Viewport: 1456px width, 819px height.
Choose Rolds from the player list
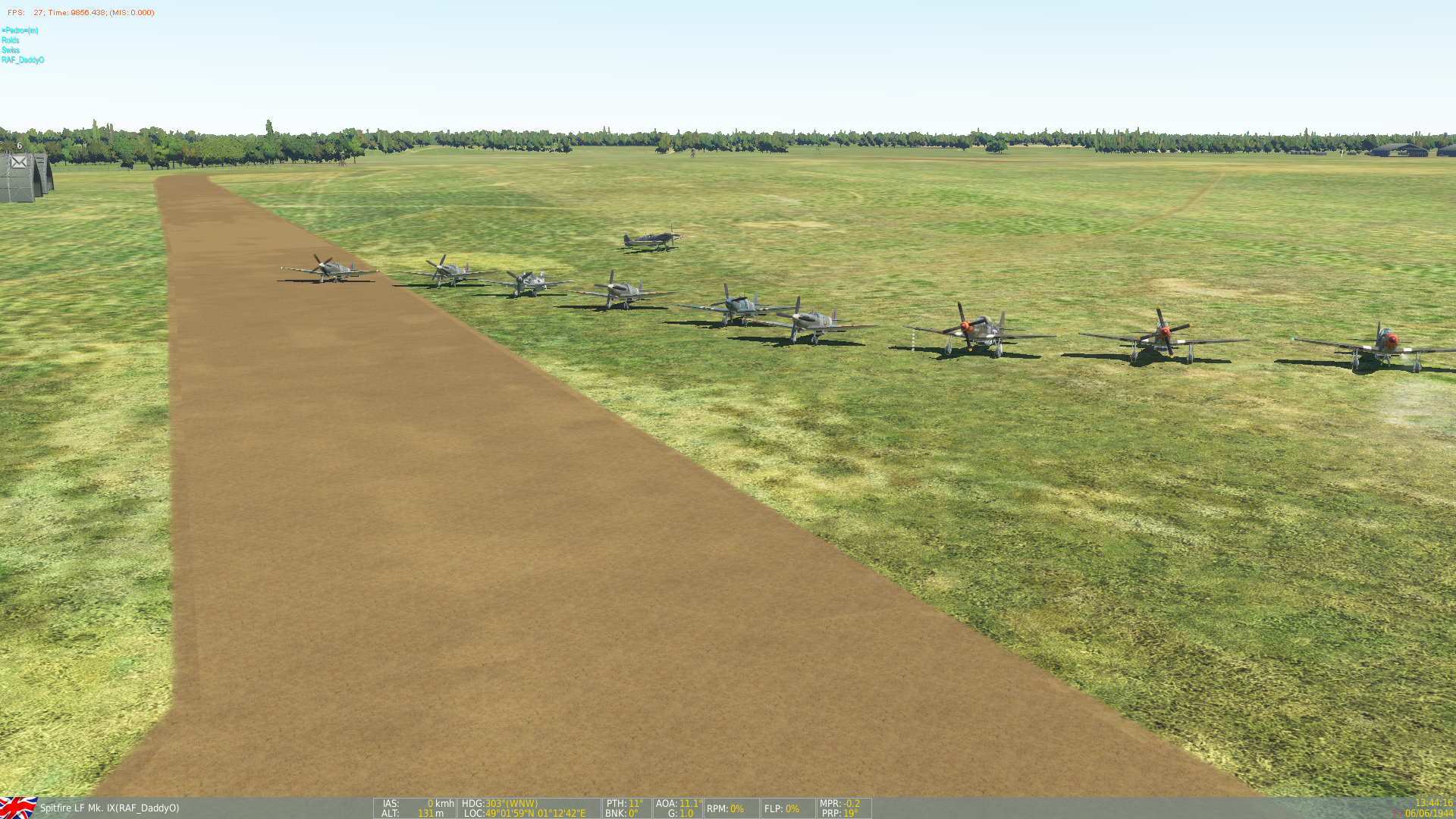click(x=11, y=40)
